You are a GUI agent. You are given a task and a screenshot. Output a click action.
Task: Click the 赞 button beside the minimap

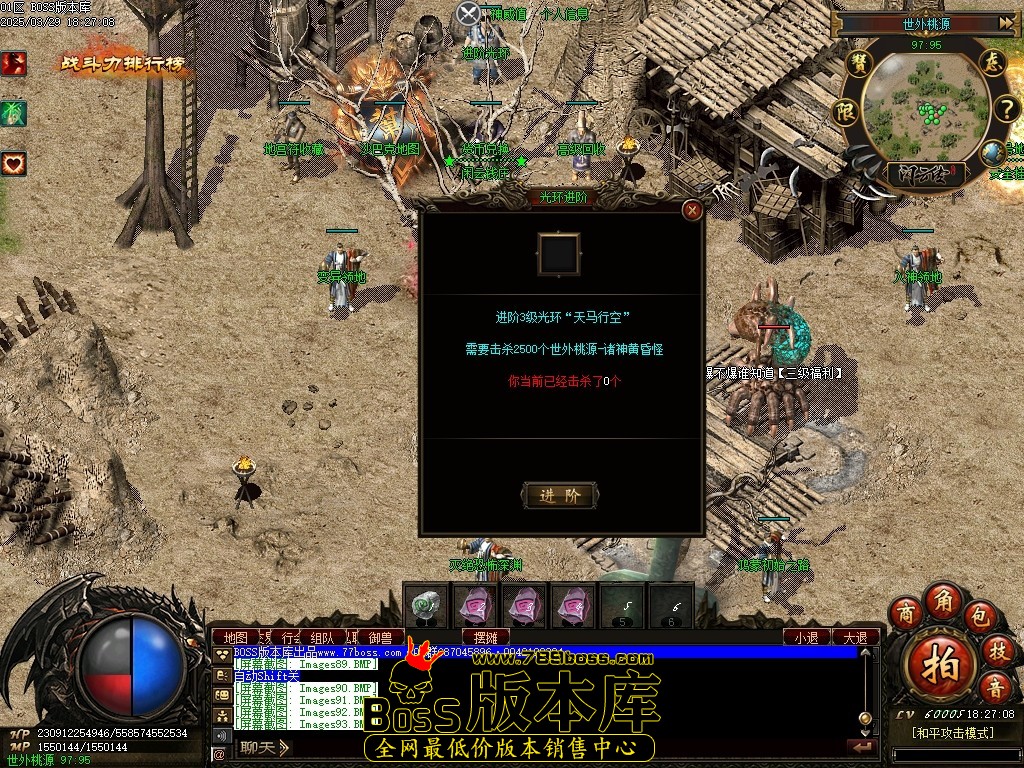pos(857,63)
